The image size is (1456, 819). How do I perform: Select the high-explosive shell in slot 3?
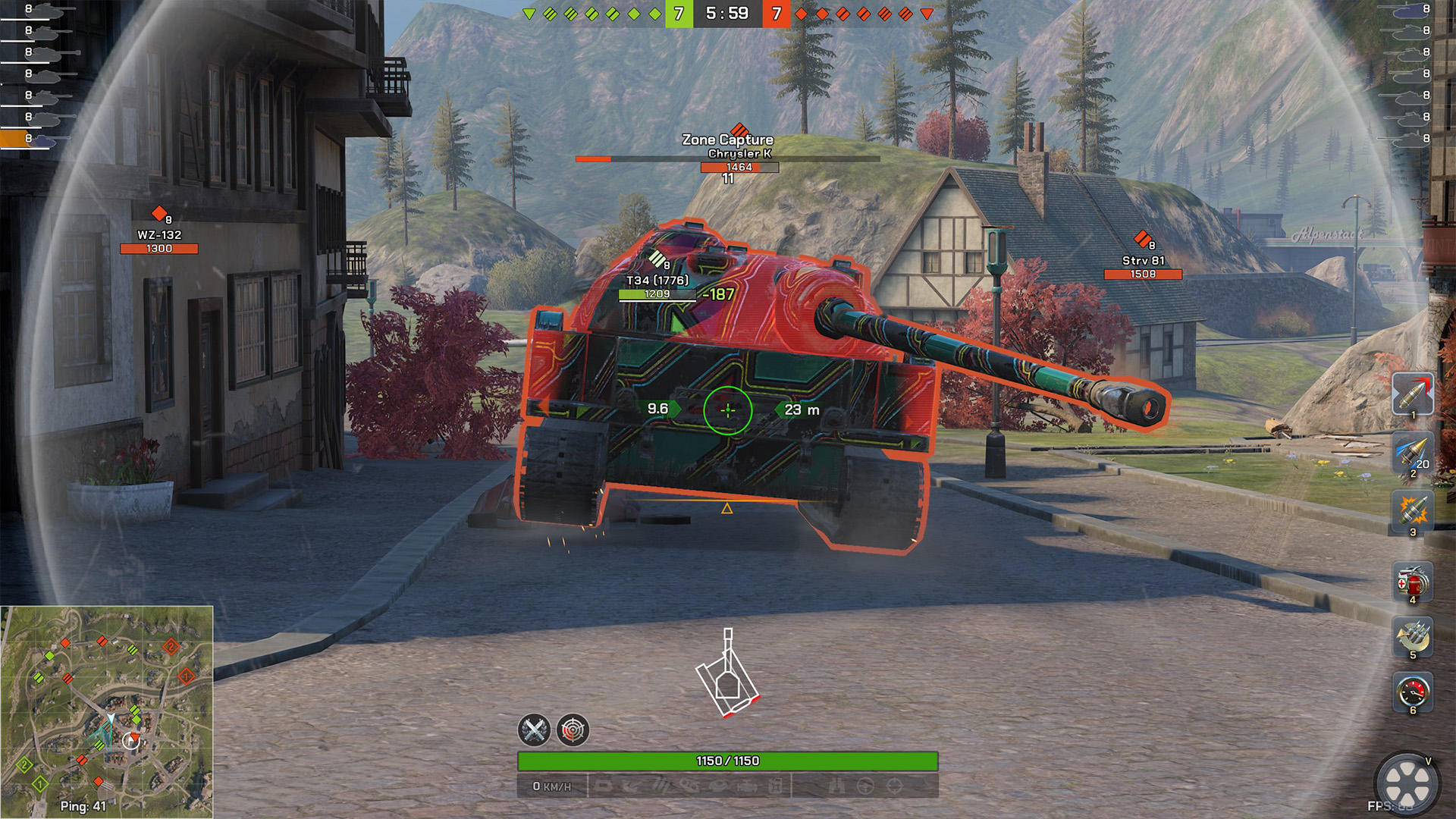pyautogui.click(x=1412, y=510)
